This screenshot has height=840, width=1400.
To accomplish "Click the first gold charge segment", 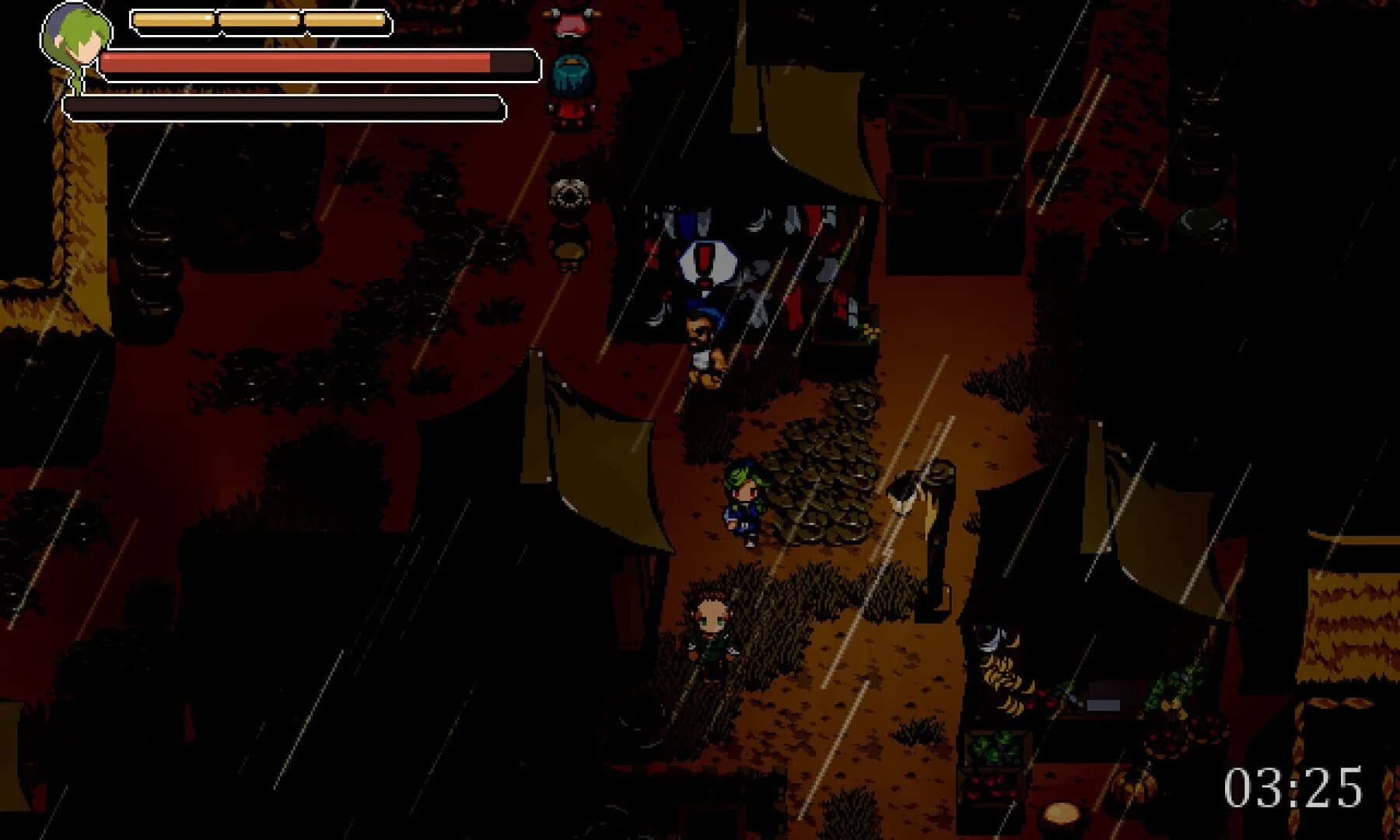I will pyautogui.click(x=173, y=17).
